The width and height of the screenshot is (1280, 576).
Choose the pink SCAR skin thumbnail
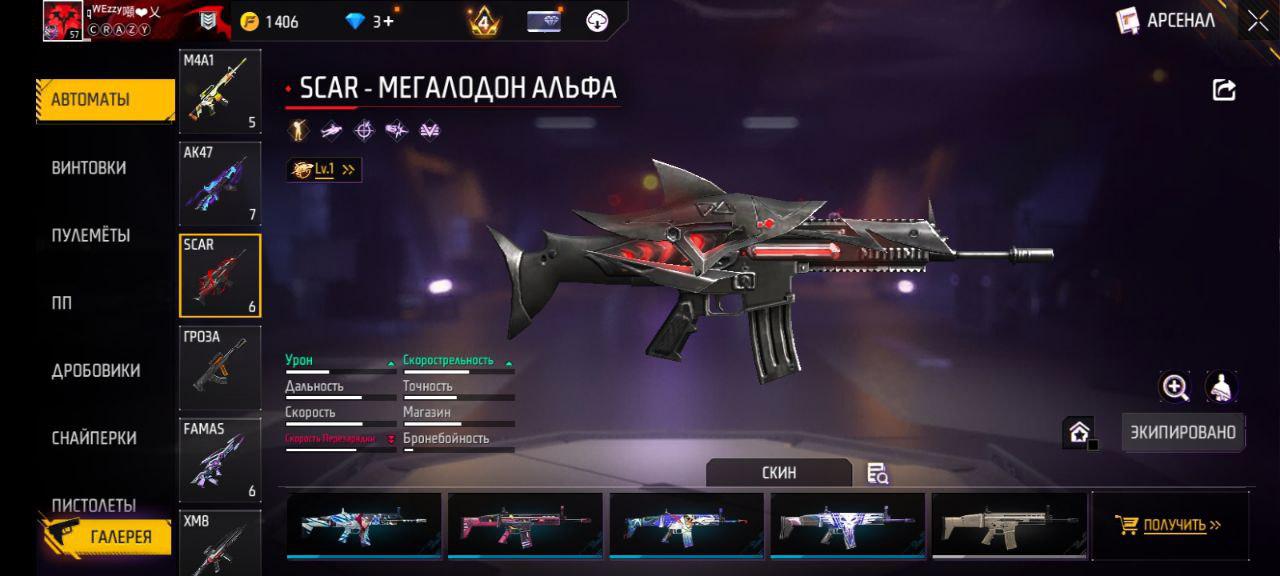(525, 523)
